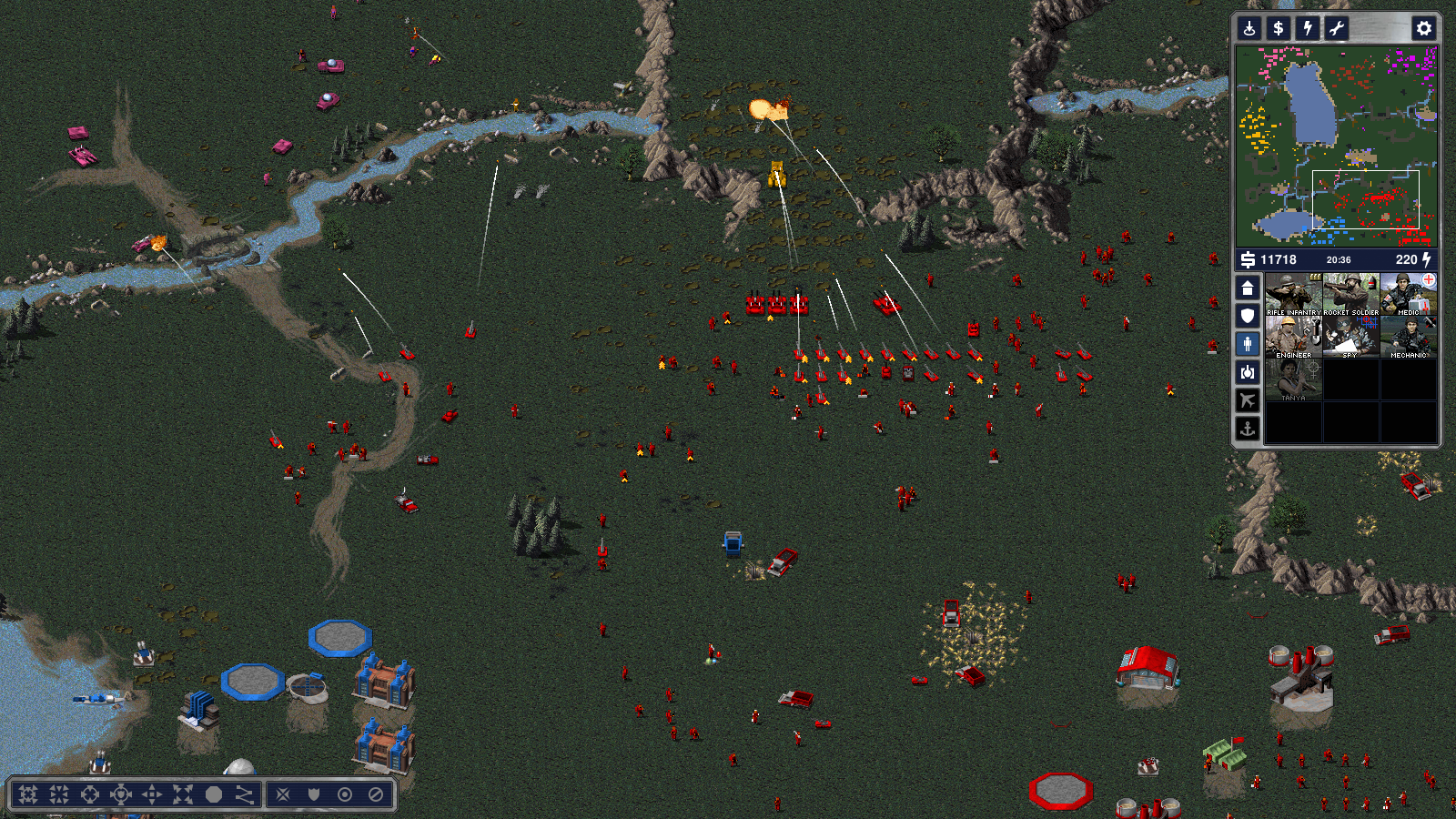The image size is (1456, 819).
Task: Switch to the vehicles production tab
Action: [1248, 372]
